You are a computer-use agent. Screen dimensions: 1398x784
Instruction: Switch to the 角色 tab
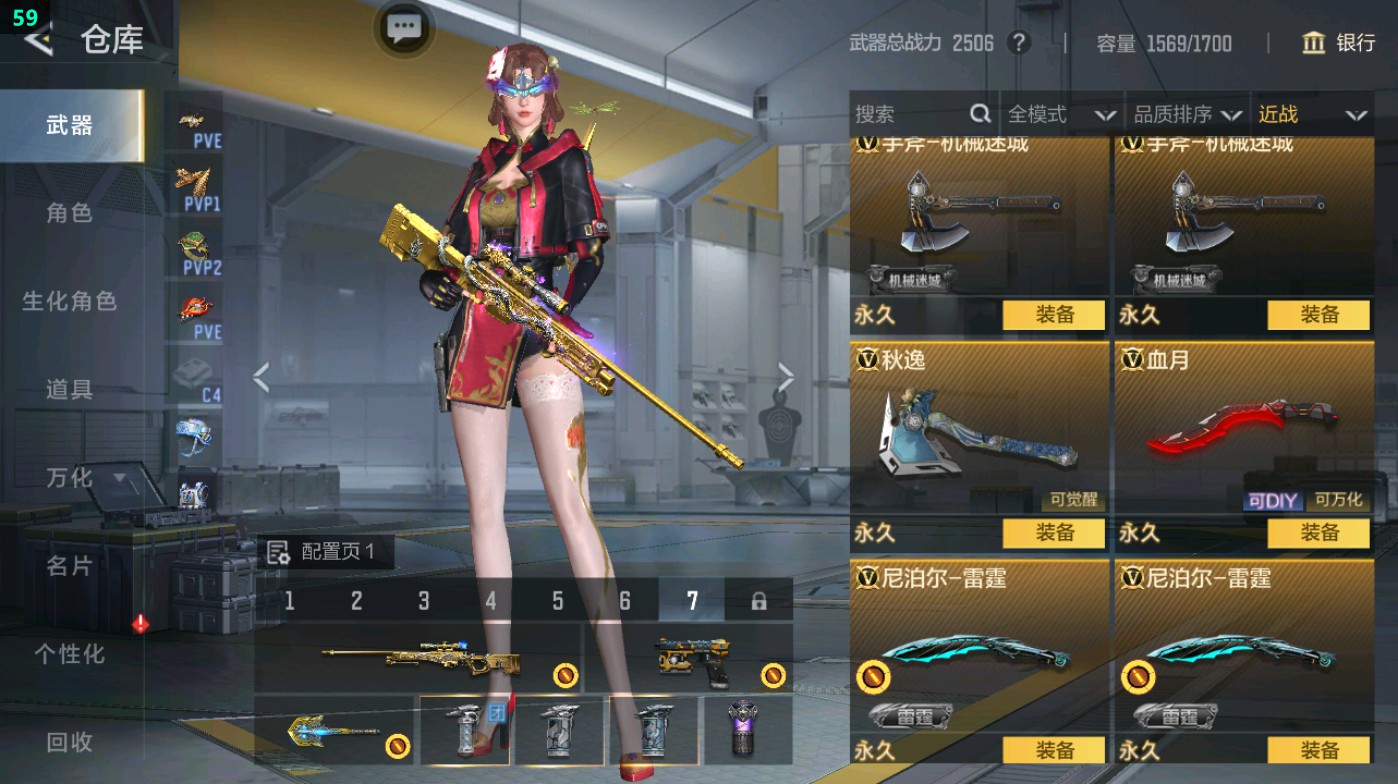70,213
